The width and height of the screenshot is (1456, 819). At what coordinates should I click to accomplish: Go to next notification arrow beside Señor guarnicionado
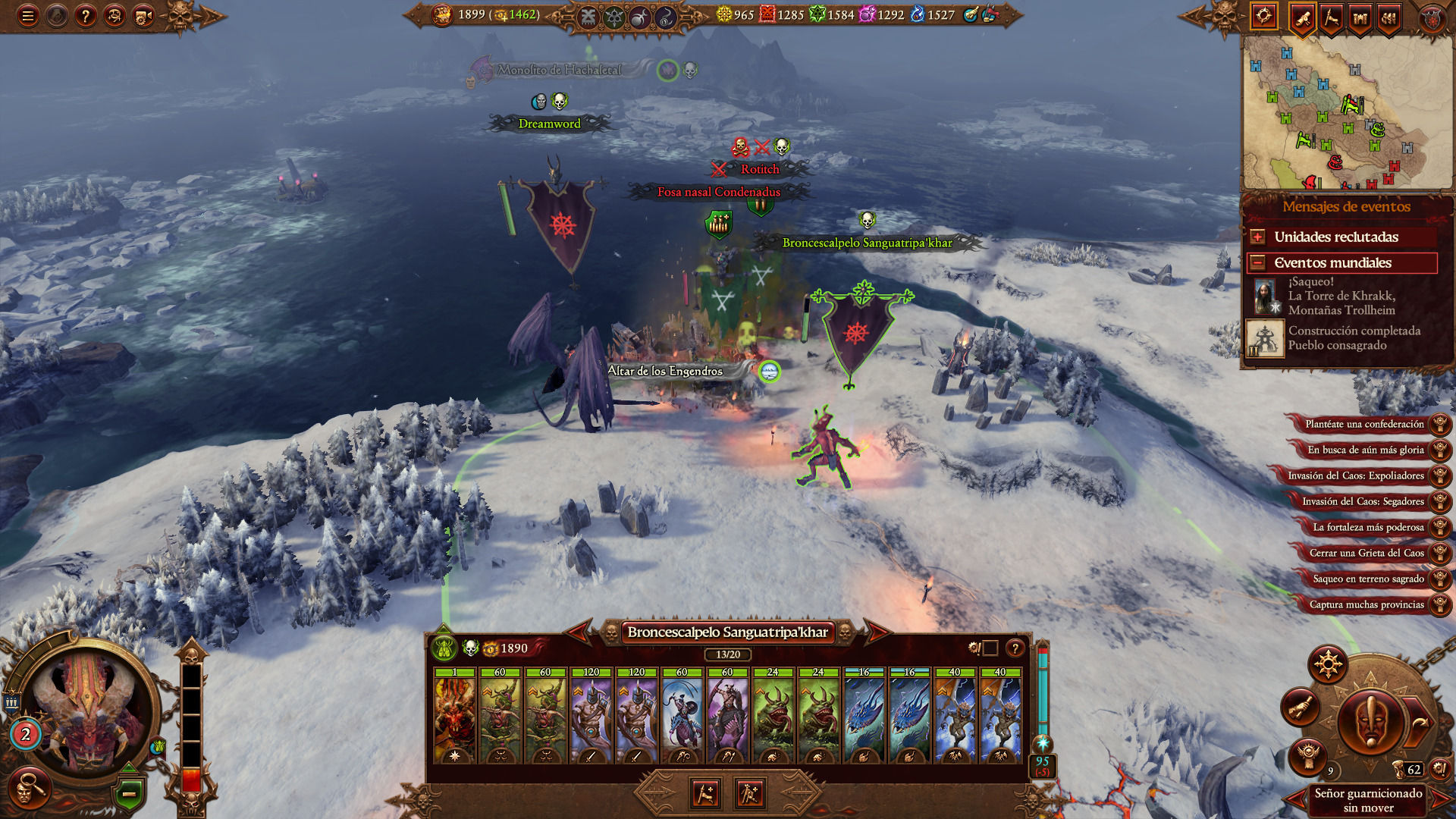click(1438, 799)
